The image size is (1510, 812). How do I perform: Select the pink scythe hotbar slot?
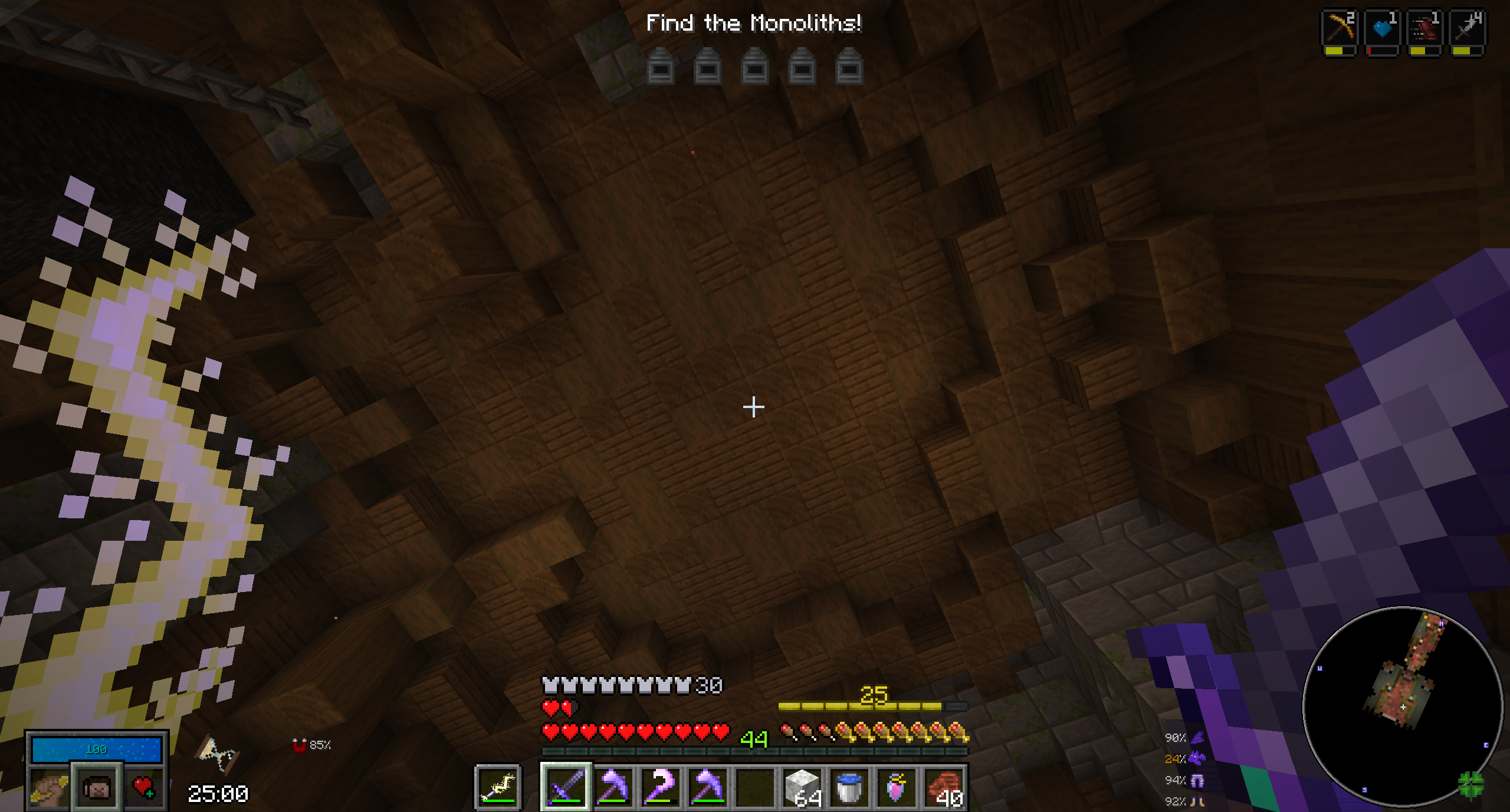[660, 787]
